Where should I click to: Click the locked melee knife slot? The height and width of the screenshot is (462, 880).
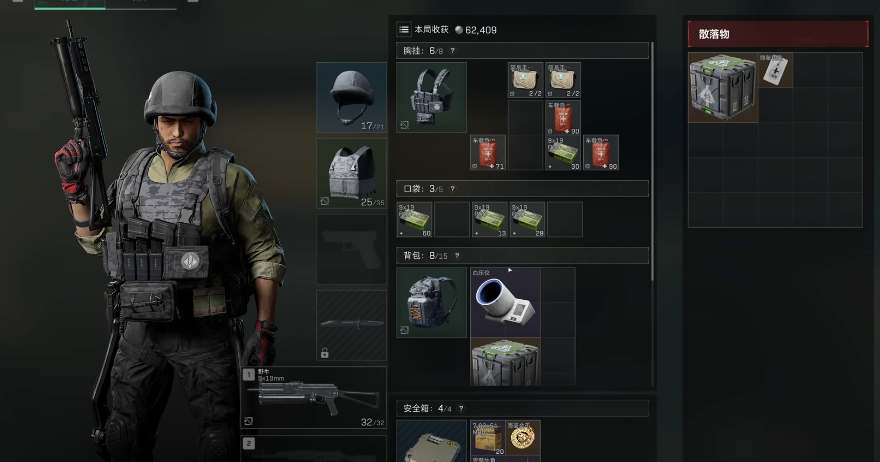pyautogui.click(x=351, y=326)
